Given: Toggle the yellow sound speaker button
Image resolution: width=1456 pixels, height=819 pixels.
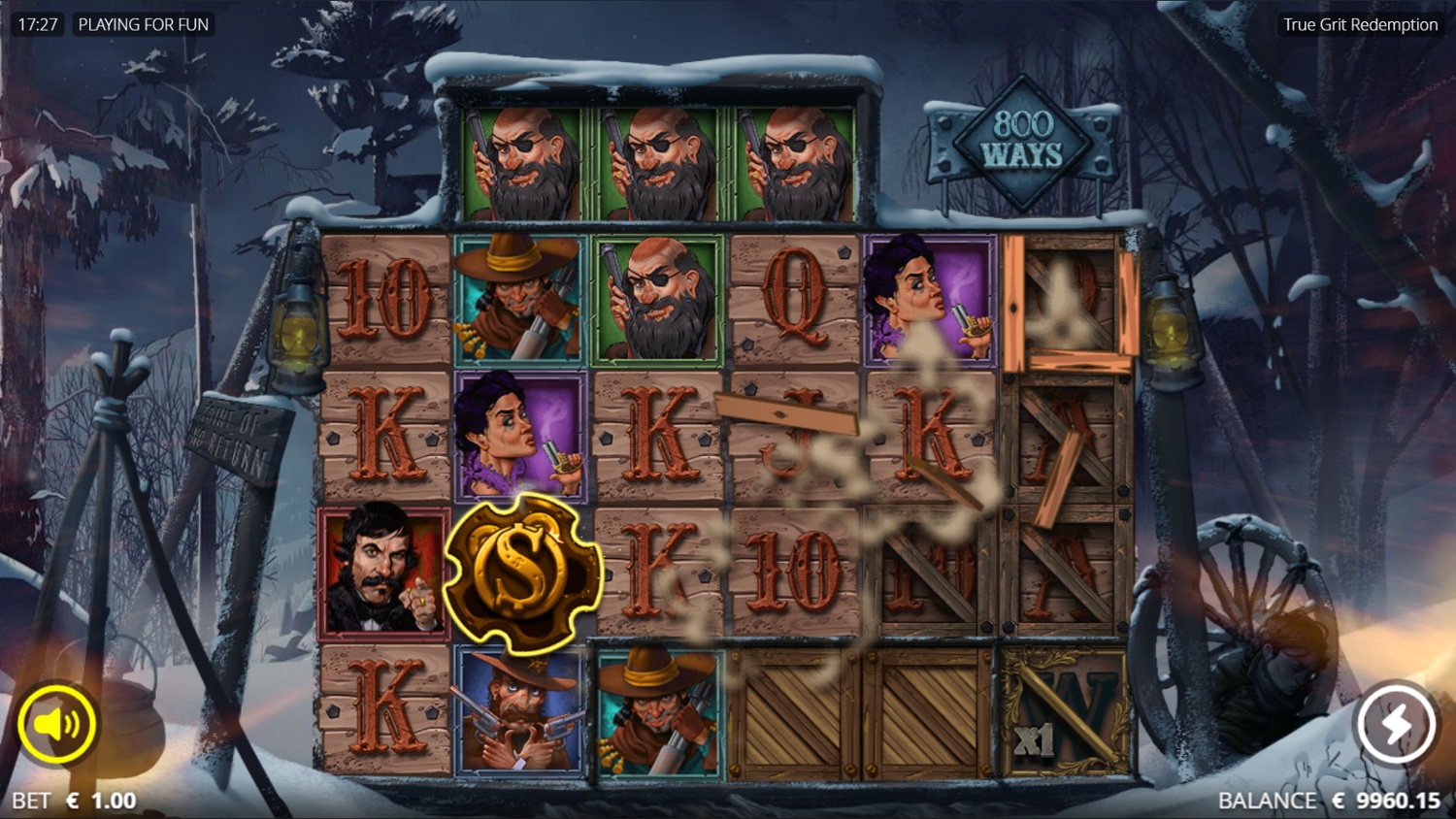Looking at the screenshot, I should 57,724.
